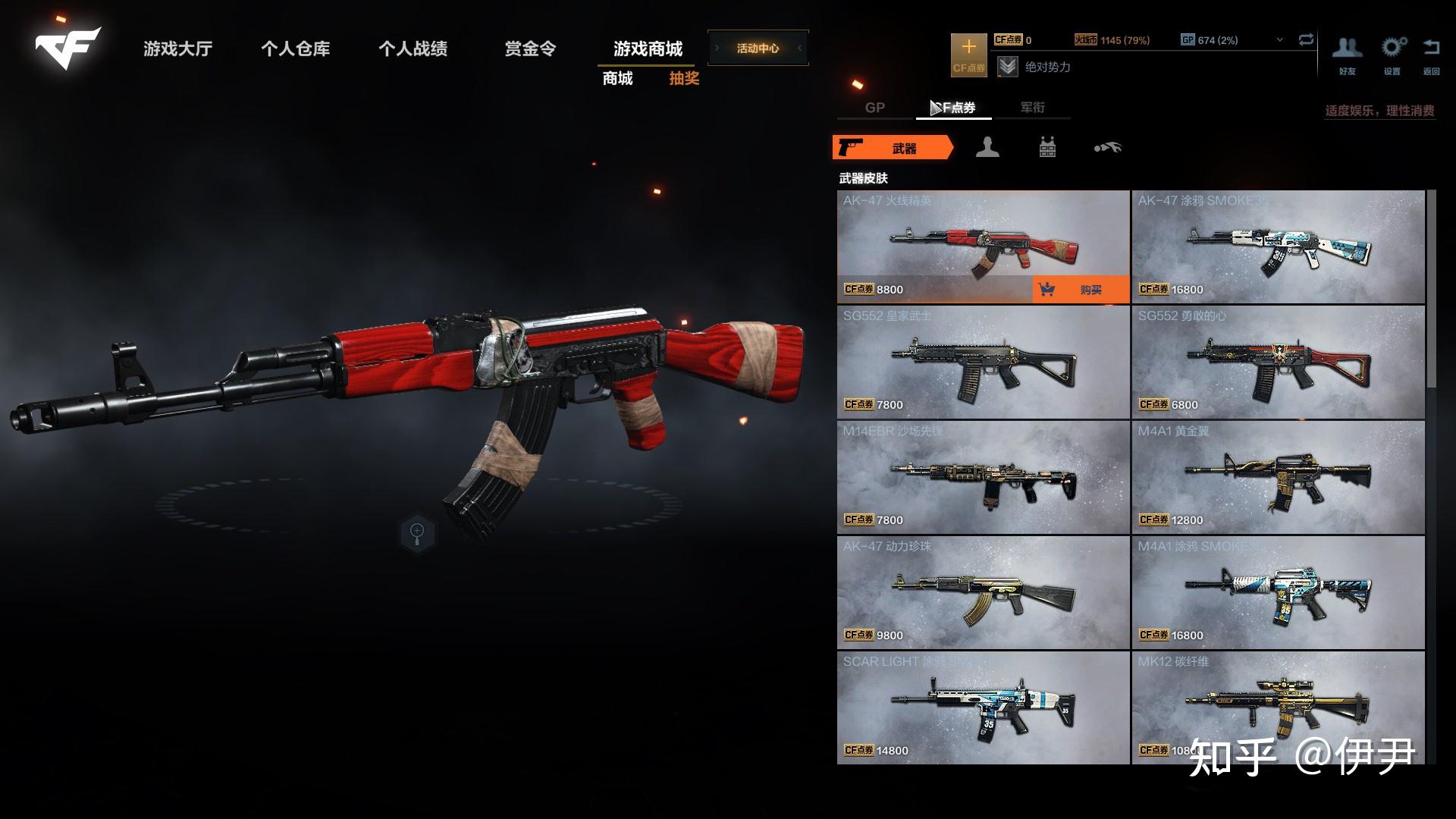The image size is (1456, 819).
Task: Buy the AK-47 火线精英 with 购买
Action: point(1081,290)
